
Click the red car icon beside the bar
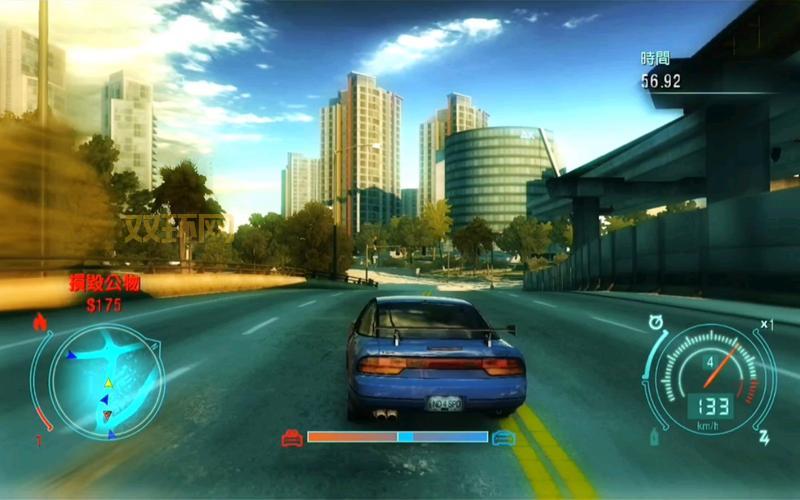tap(292, 437)
